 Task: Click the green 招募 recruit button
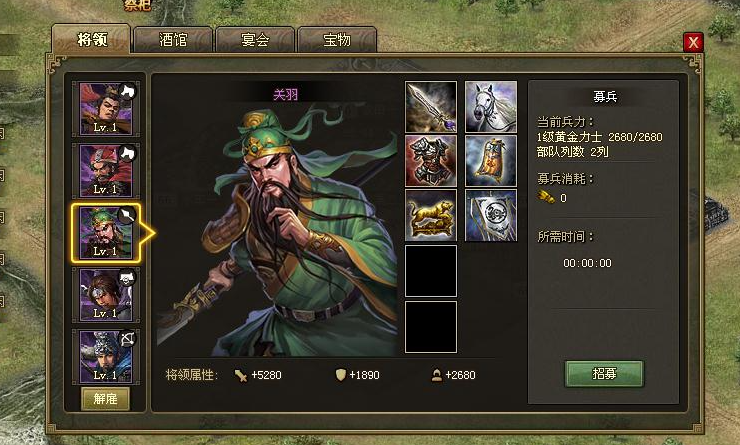(604, 373)
